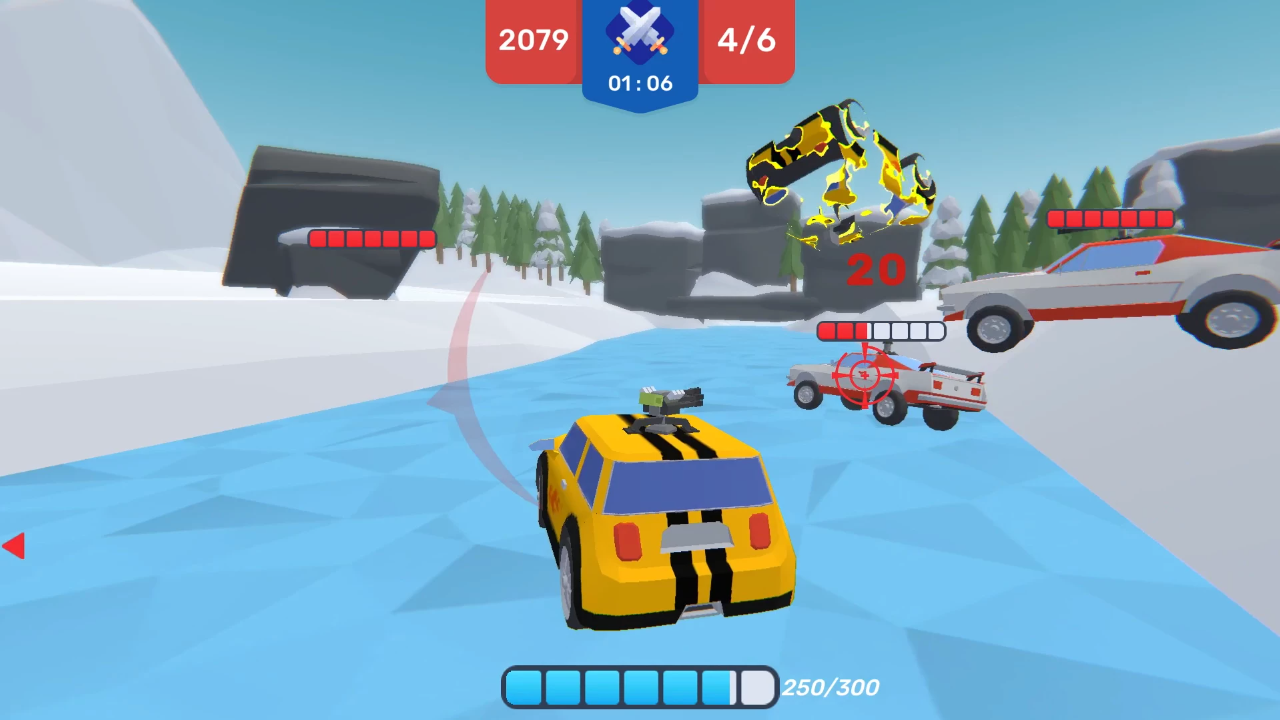
Task: Click the sword emblem inside the blue shield
Action: (x=639, y=38)
